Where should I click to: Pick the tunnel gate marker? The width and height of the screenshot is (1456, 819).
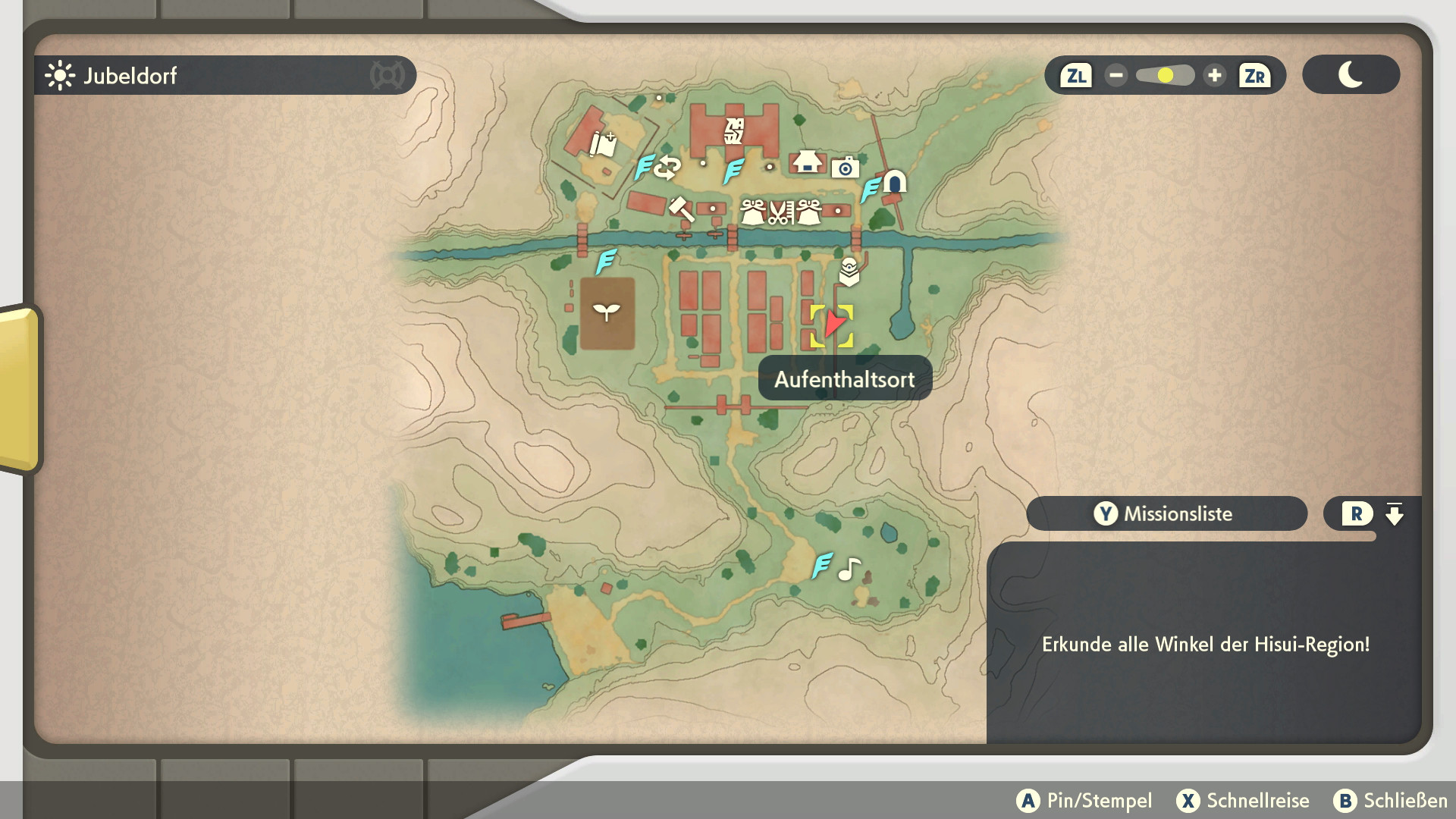pyautogui.click(x=896, y=182)
